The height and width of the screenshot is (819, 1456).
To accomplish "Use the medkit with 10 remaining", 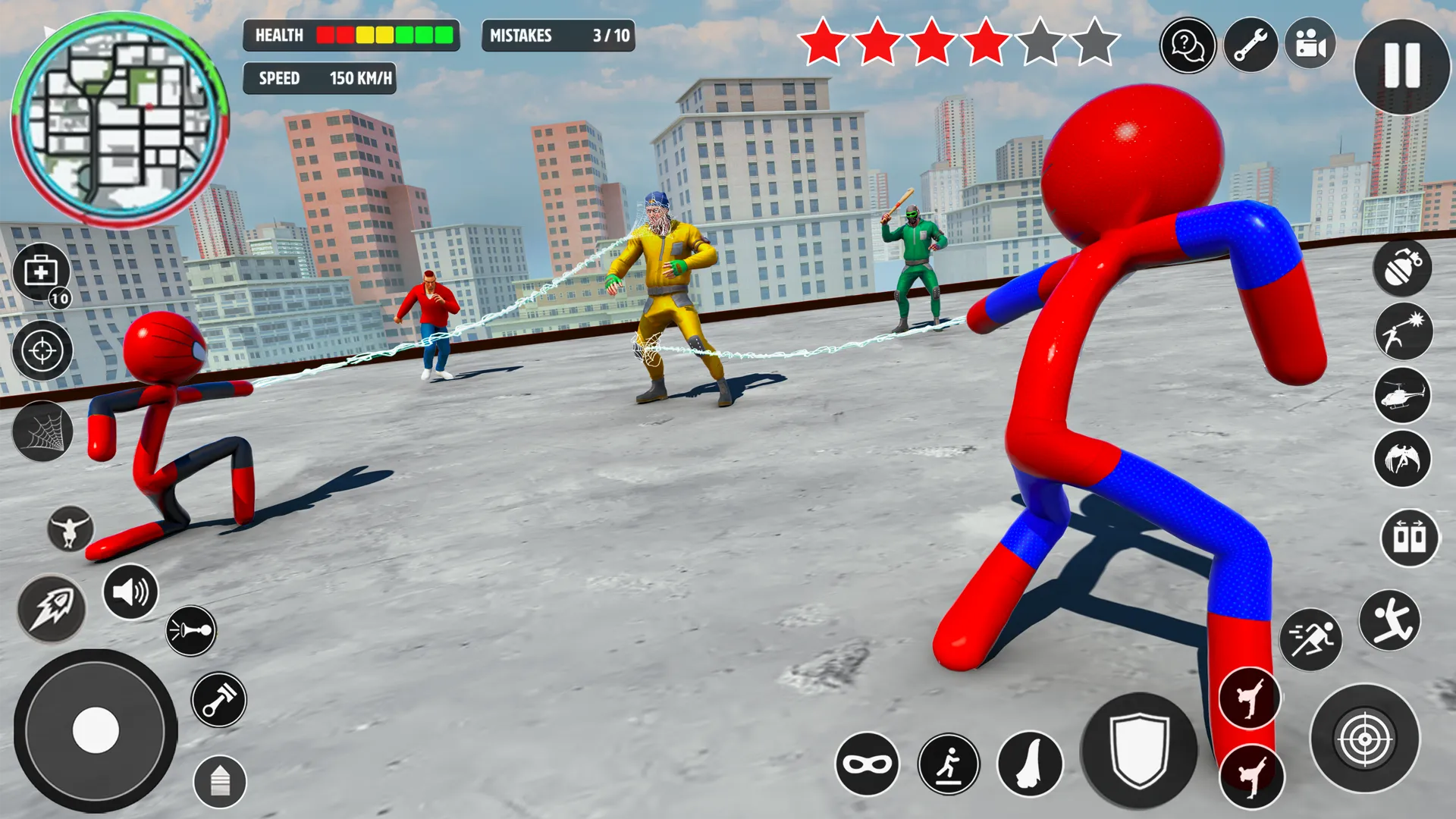I will (42, 272).
